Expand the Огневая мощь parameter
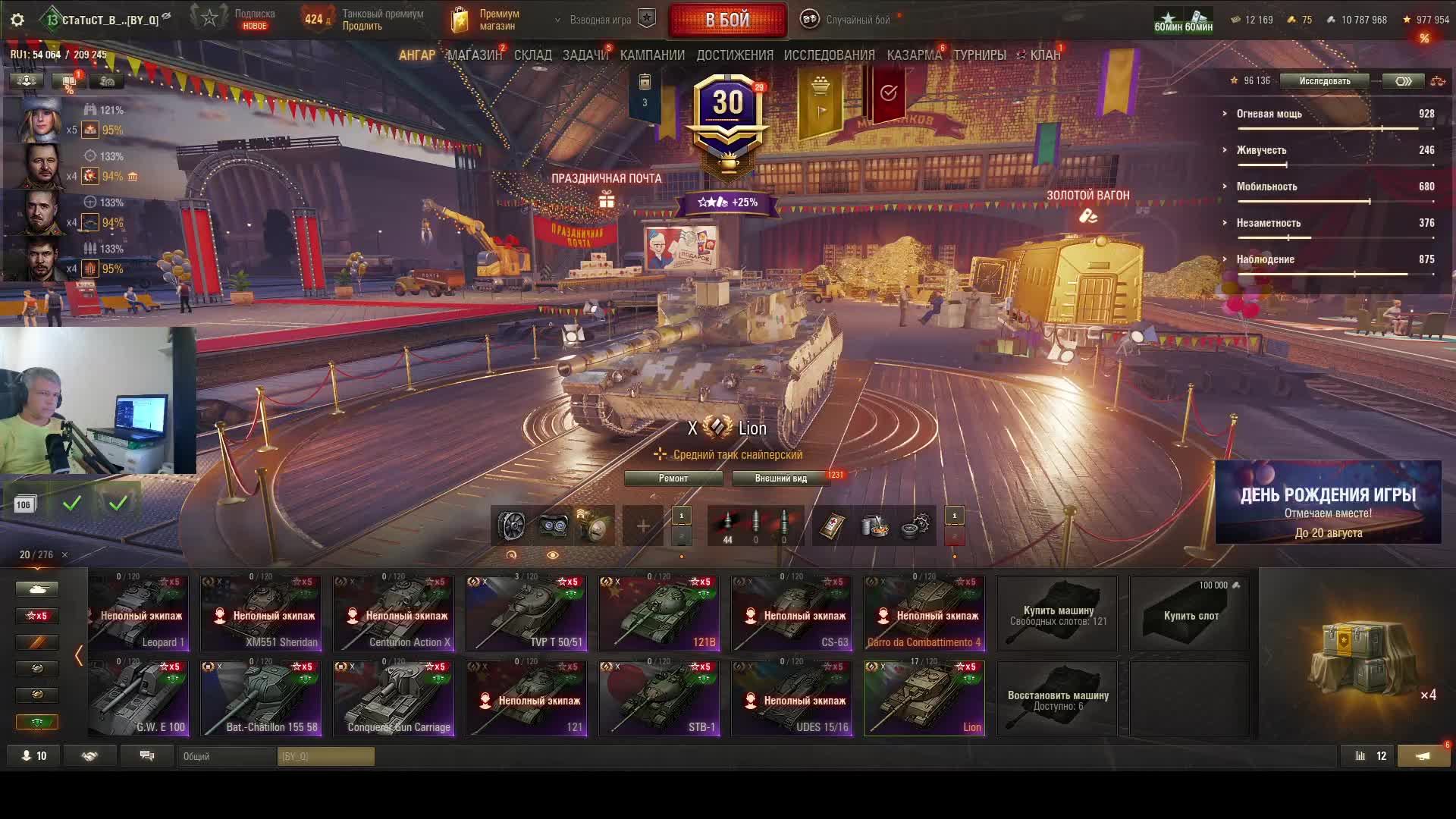 1269,114
